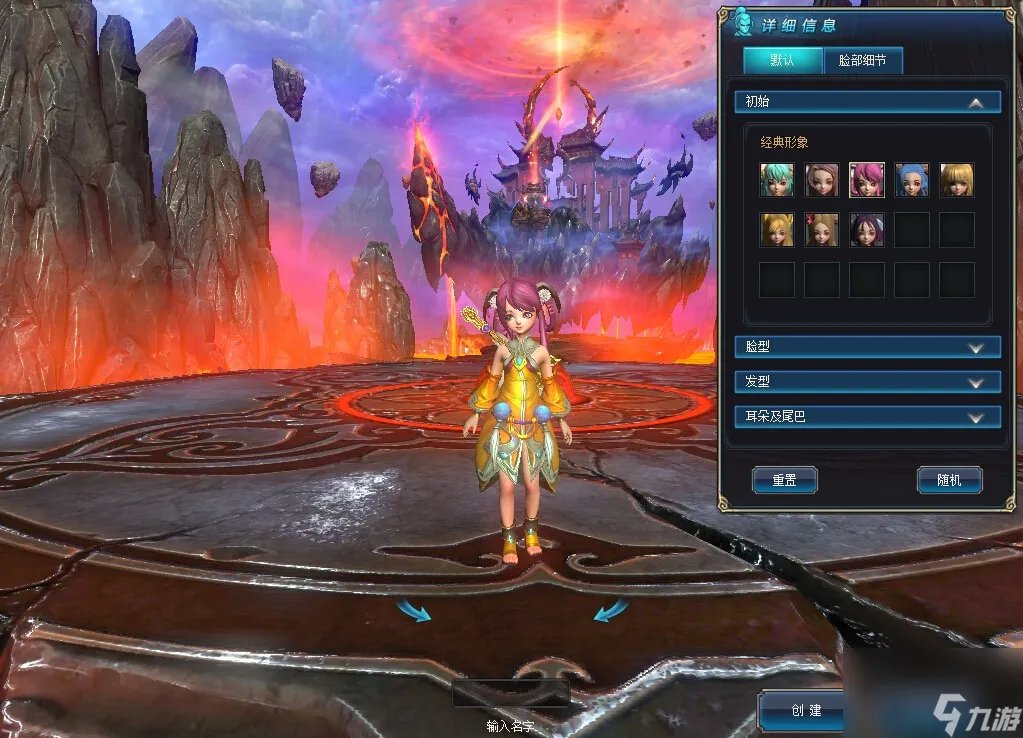The width and height of the screenshot is (1023, 738).
Task: Click the name input field
Action: [511, 694]
